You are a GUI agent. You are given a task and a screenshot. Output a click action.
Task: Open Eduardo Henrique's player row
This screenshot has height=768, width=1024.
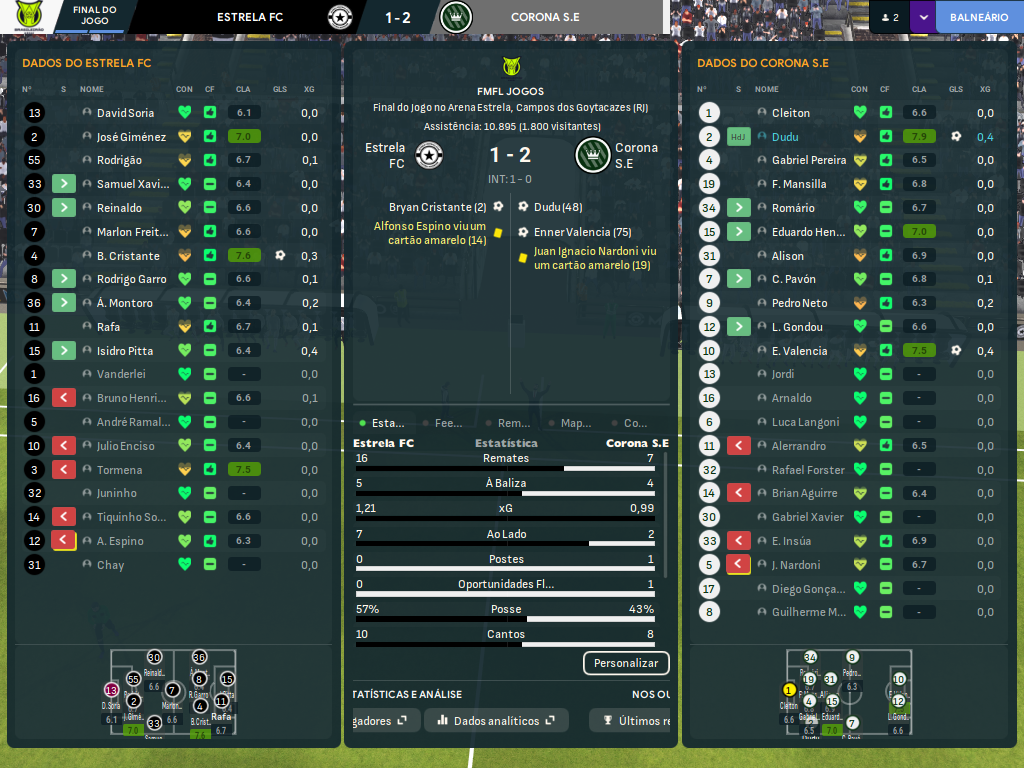(808, 232)
